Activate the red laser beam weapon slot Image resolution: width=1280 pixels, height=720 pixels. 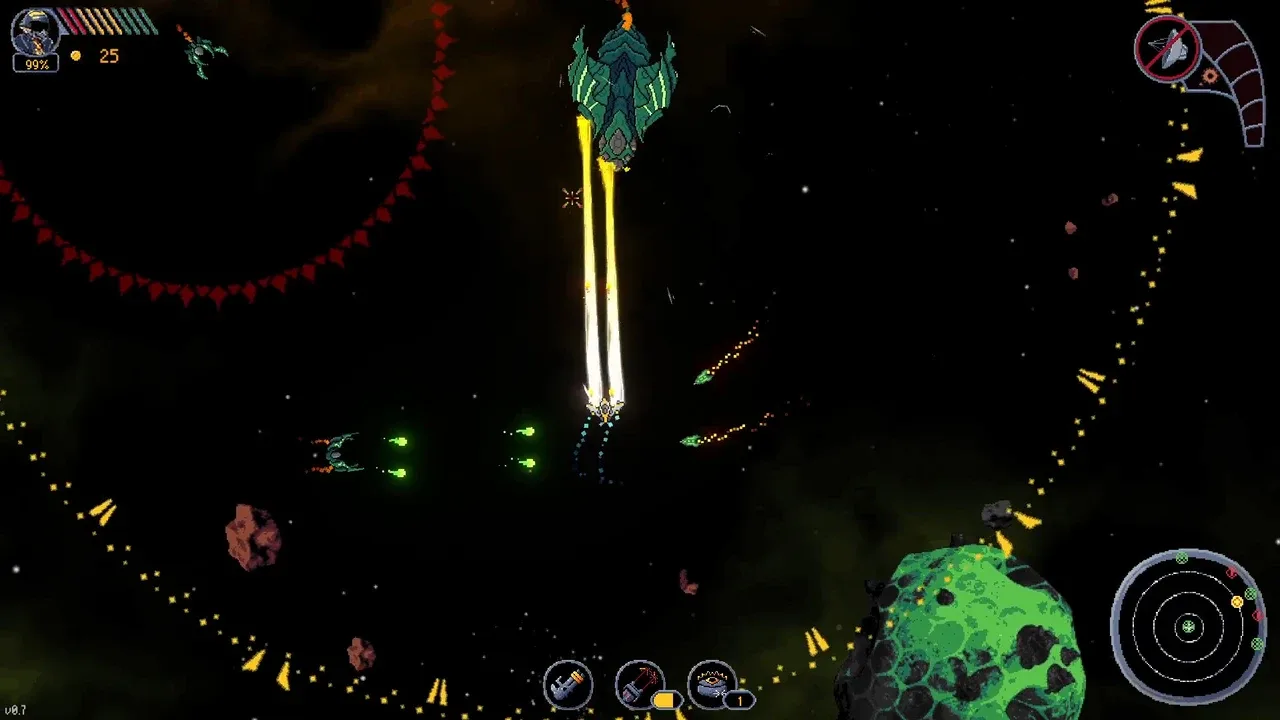[640, 684]
